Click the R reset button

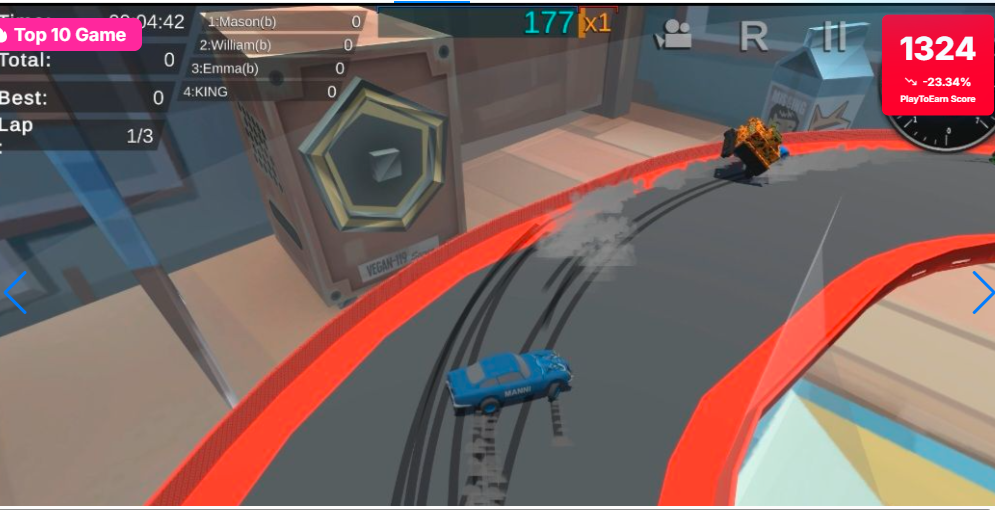pyautogui.click(x=753, y=37)
